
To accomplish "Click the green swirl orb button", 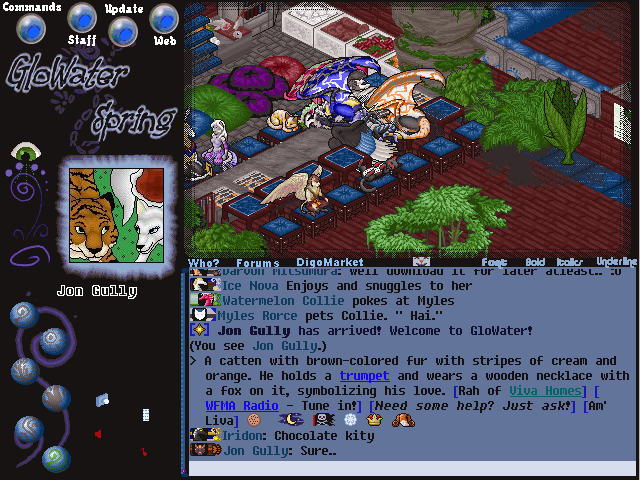I will pyautogui.click(x=57, y=458).
